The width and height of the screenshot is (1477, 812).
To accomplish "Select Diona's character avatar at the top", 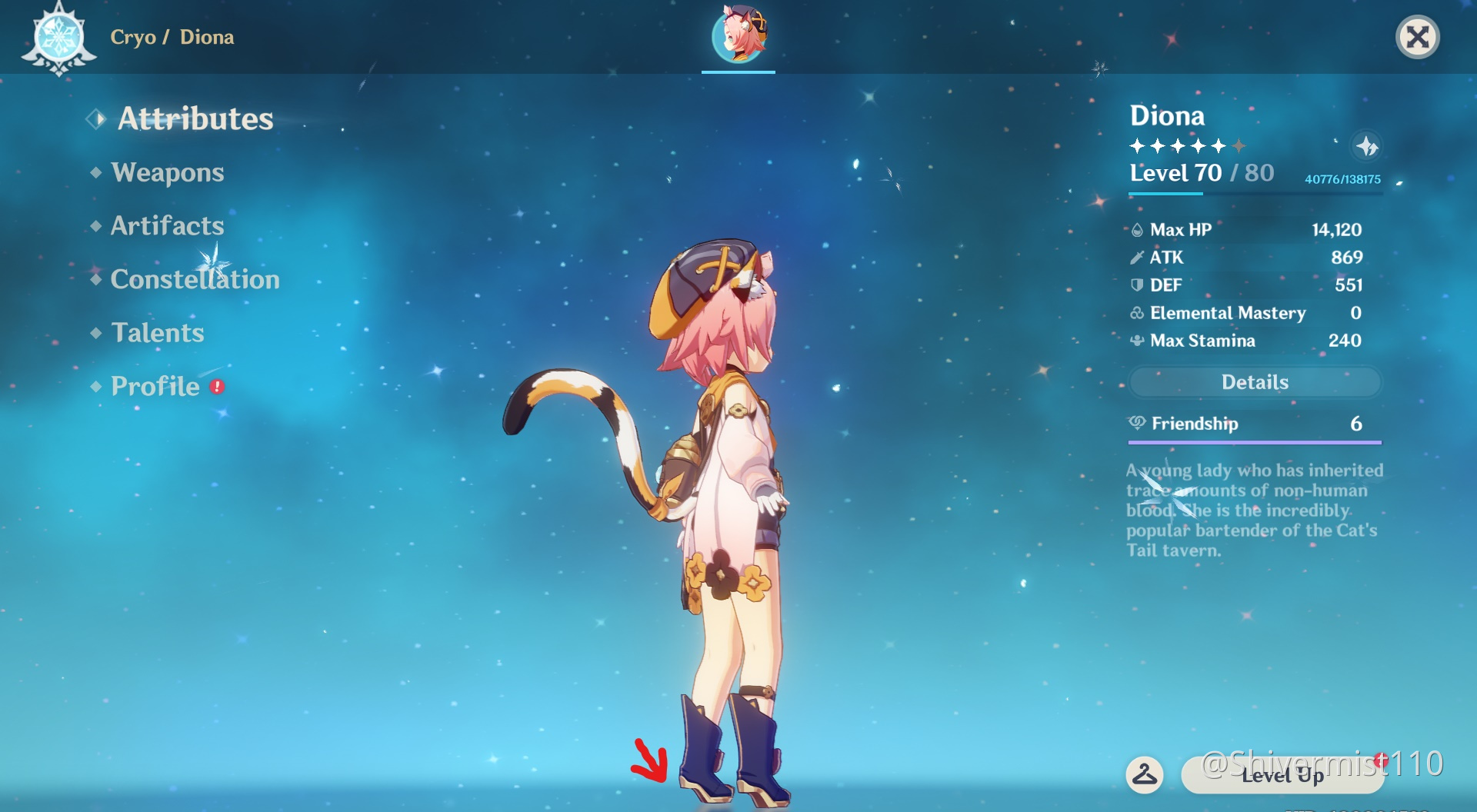I will pyautogui.click(x=737, y=40).
